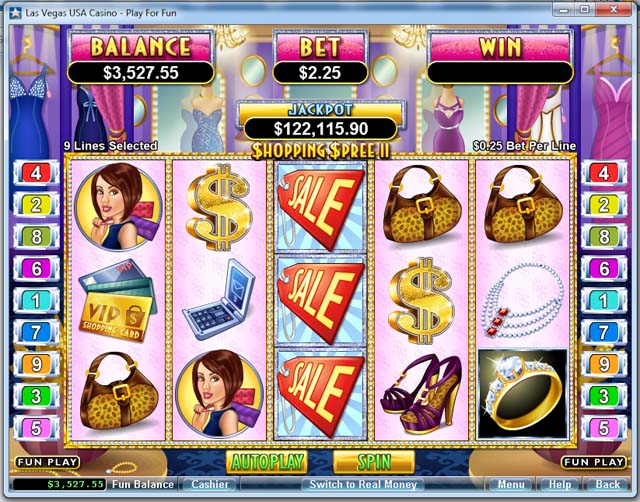Spin the reels with the SPIN button
Screen dimensions: 640x502
pos(374,462)
